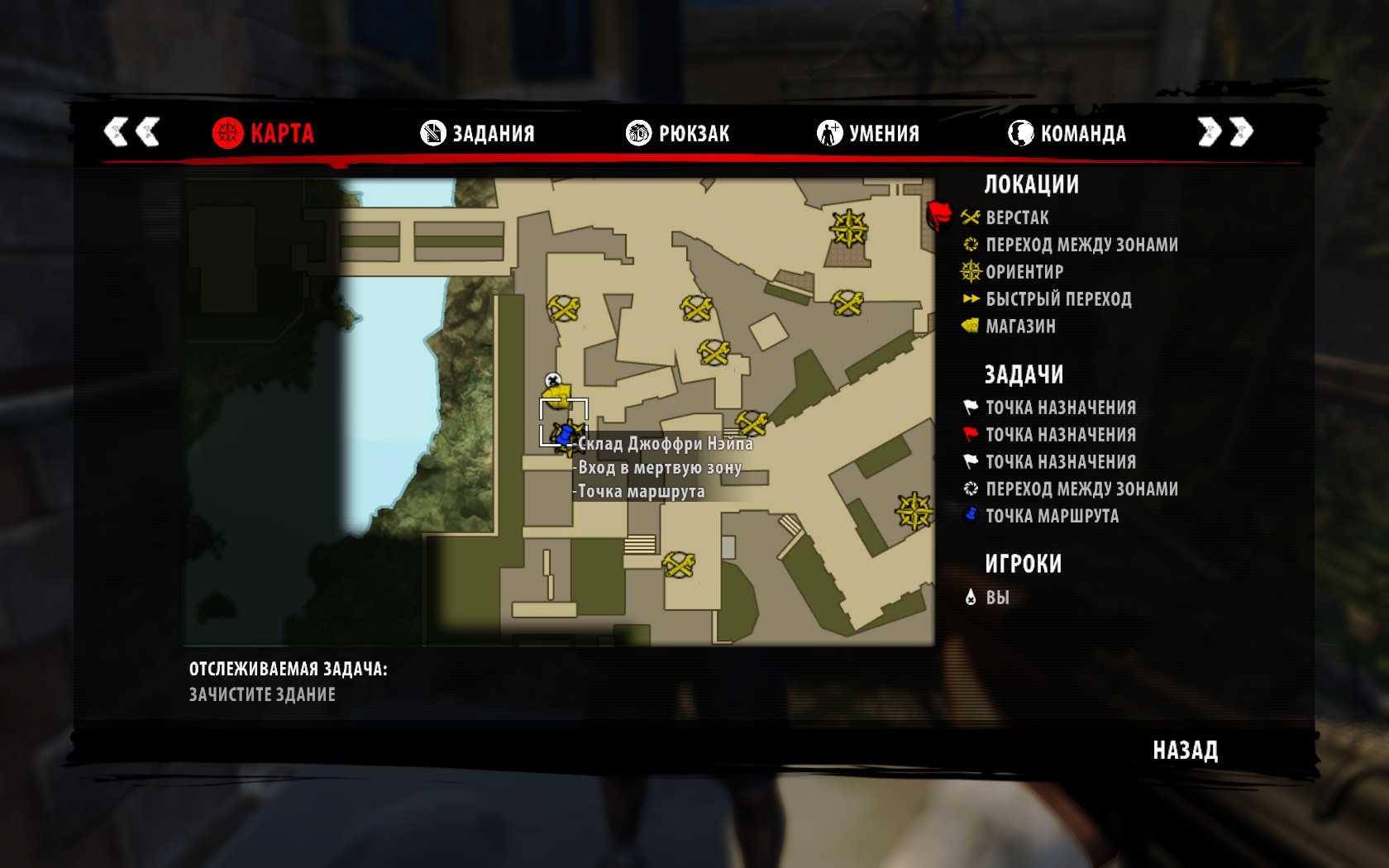Open the Рюкзак inventory tab
This screenshot has height=868, width=1389.
pyautogui.click(x=678, y=133)
